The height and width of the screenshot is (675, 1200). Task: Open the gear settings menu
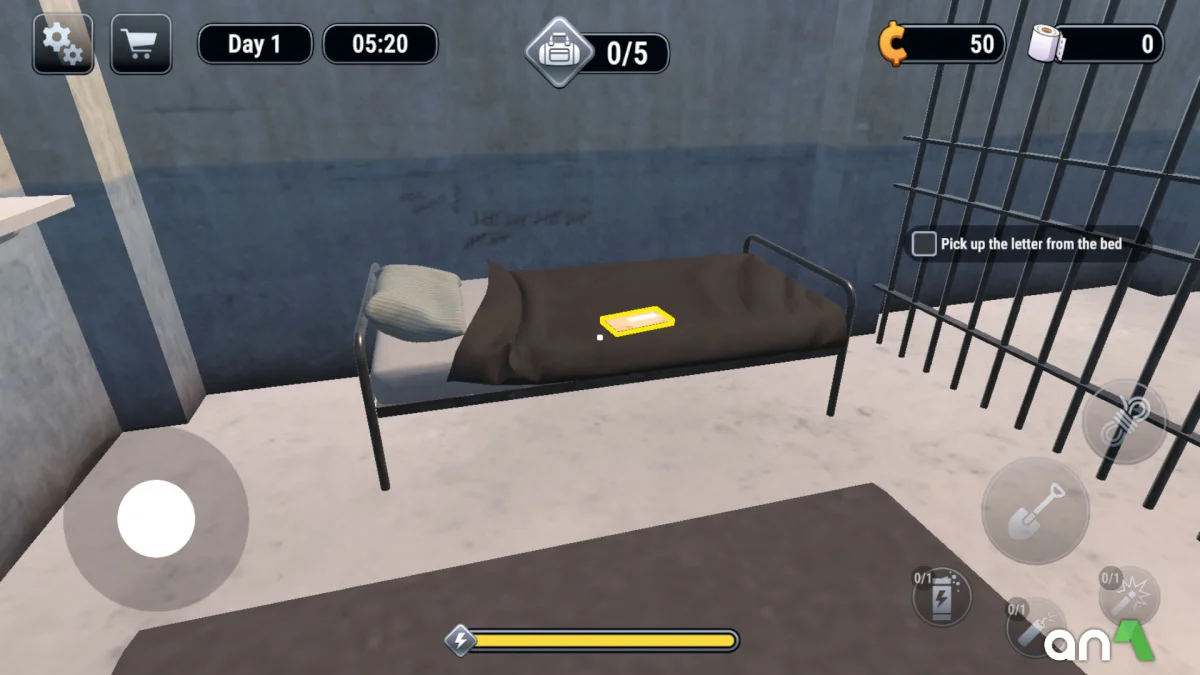[63, 44]
